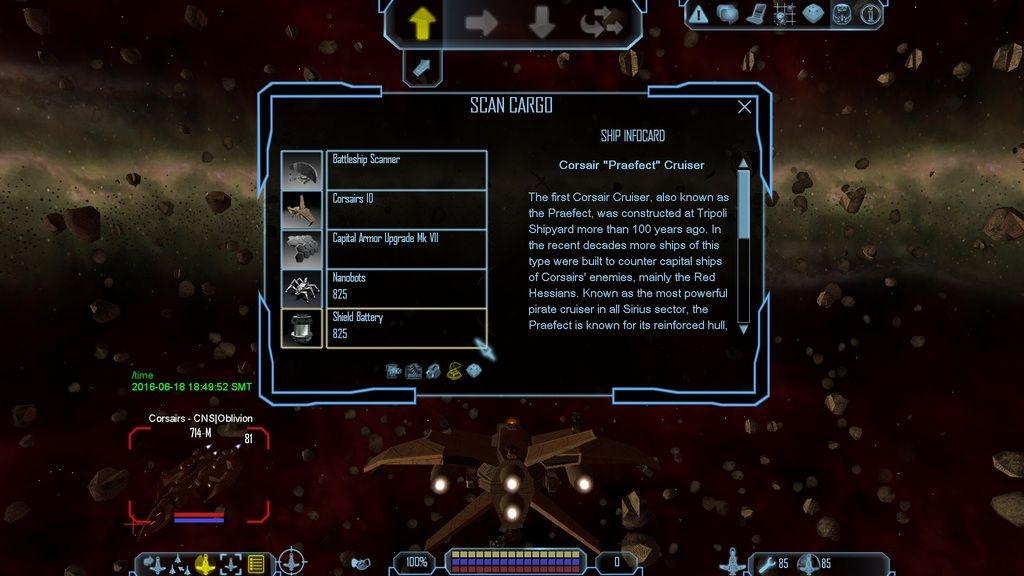Open the chat bubbles icon
The image size is (1024, 576).
click(727, 14)
